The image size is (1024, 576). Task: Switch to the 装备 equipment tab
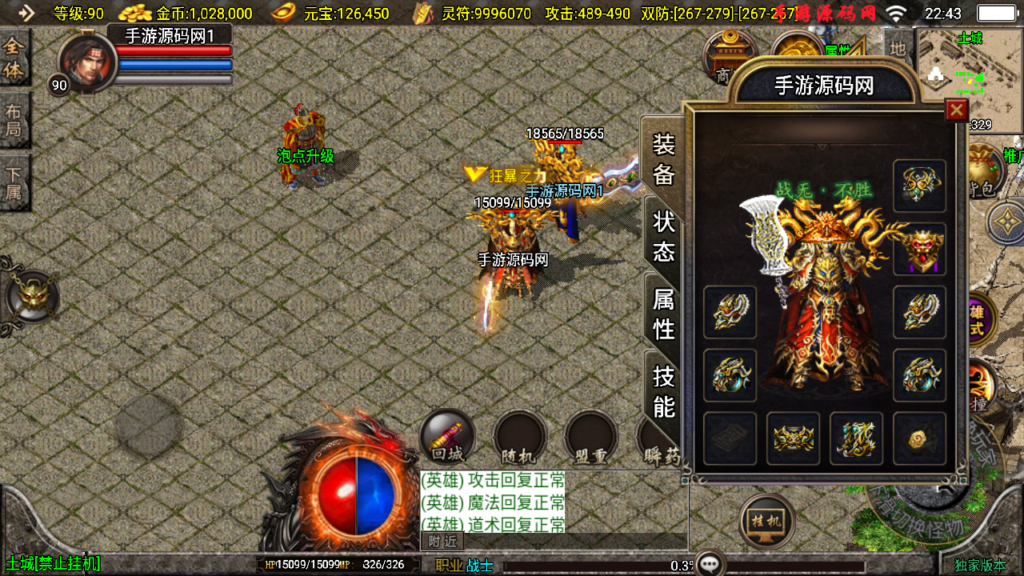(664, 159)
